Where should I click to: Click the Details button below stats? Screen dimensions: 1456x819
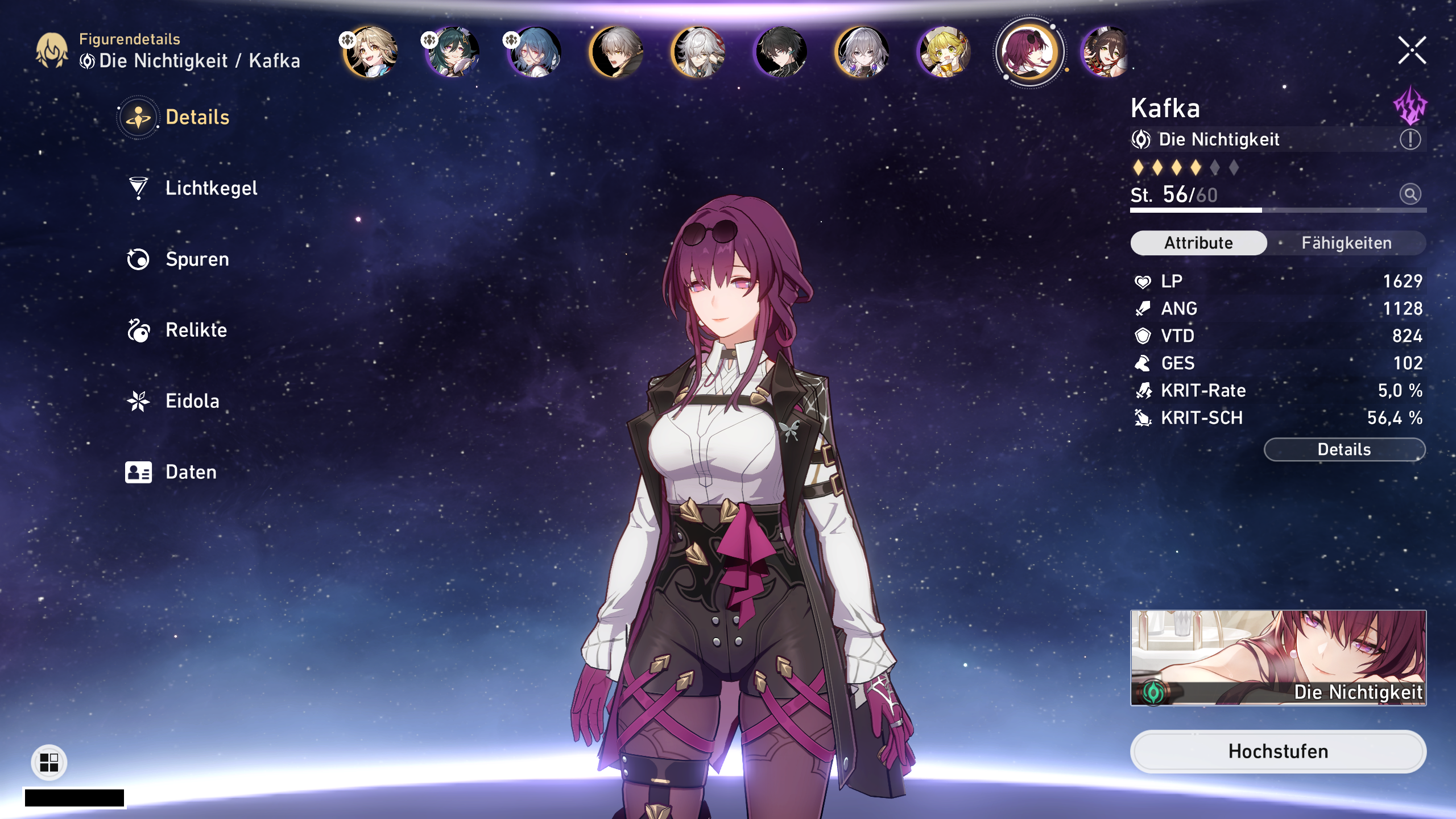(x=1344, y=449)
